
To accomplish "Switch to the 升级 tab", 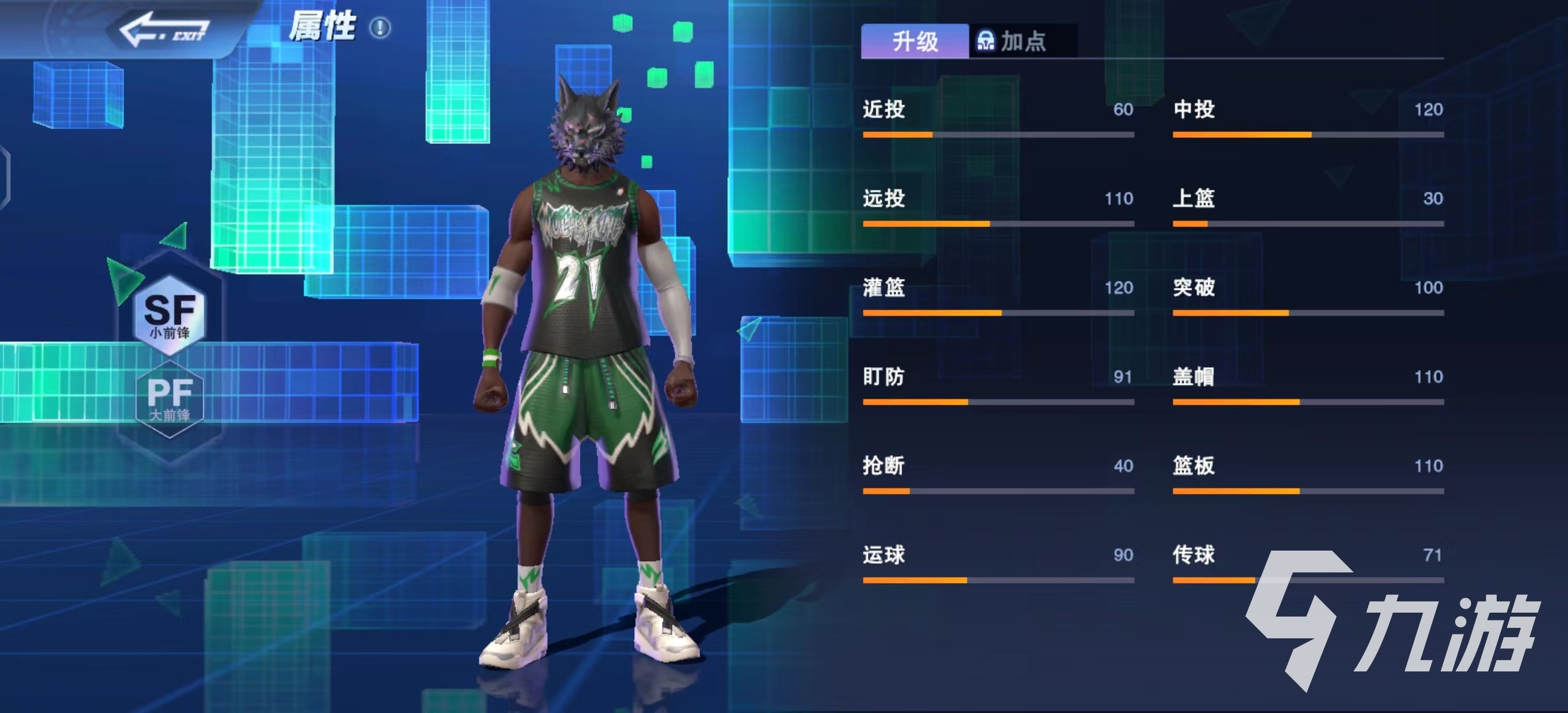I will coord(915,42).
